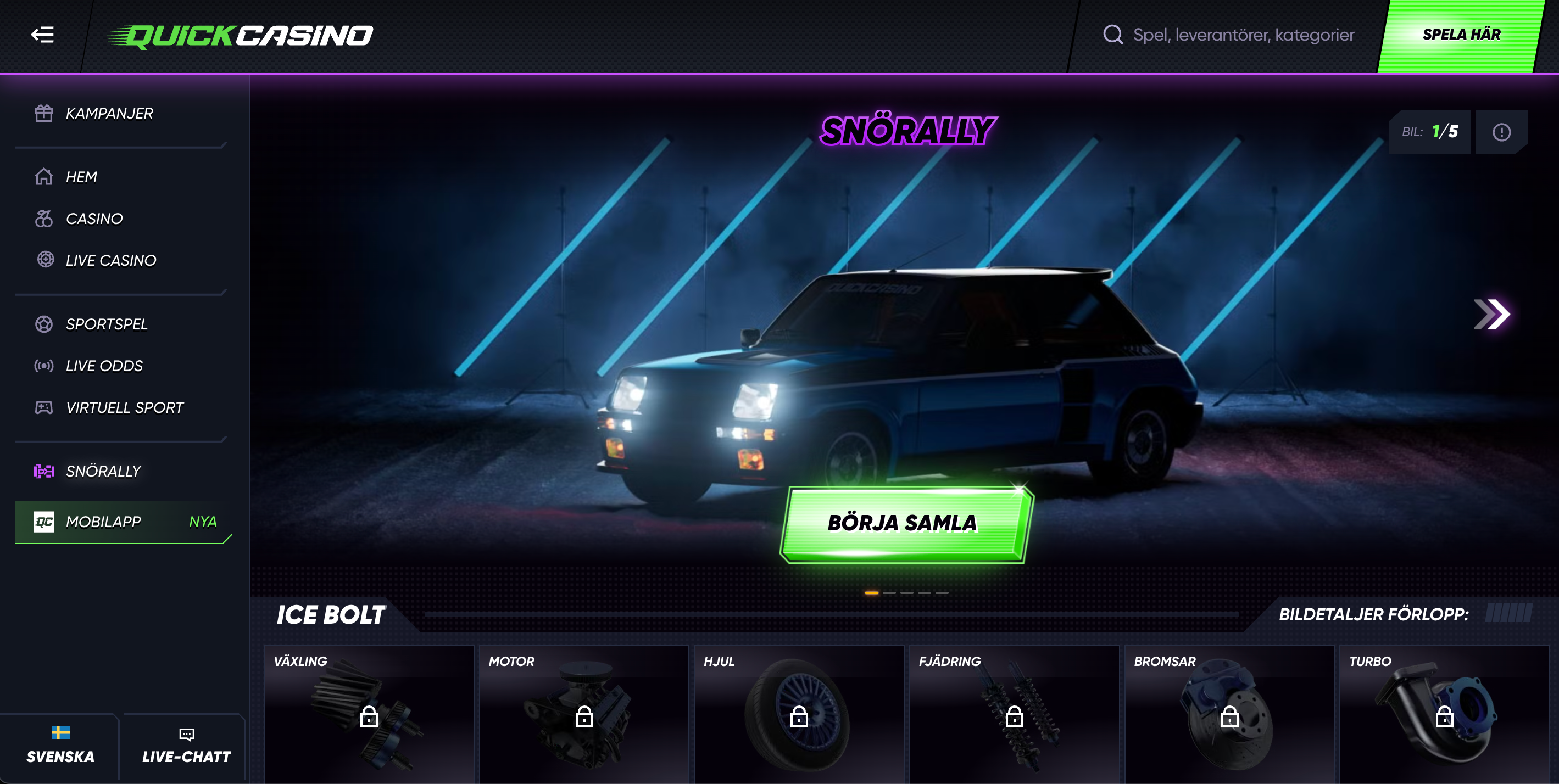This screenshot has width=1559, height=784.
Task: Open the Snörally section in the sidebar
Action: pyautogui.click(x=103, y=471)
